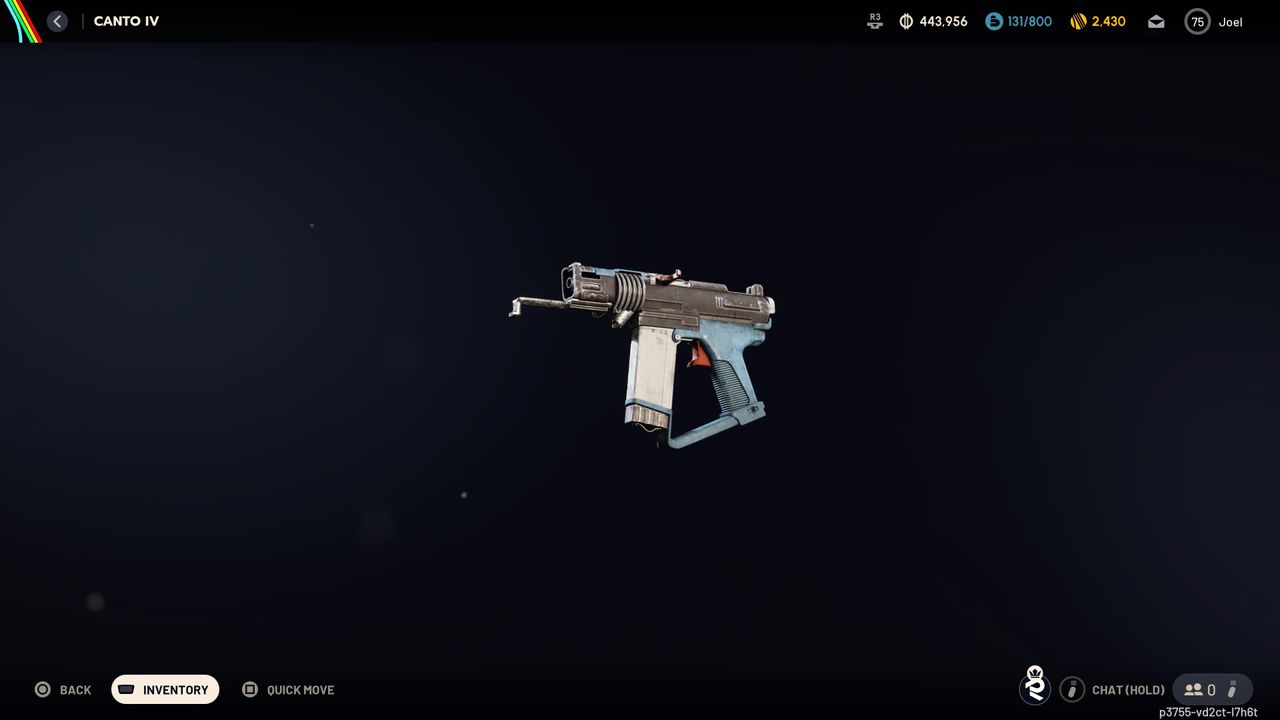Select the blue battery resource icon showing 131/800
This screenshot has width=1280, height=720.
click(991, 20)
